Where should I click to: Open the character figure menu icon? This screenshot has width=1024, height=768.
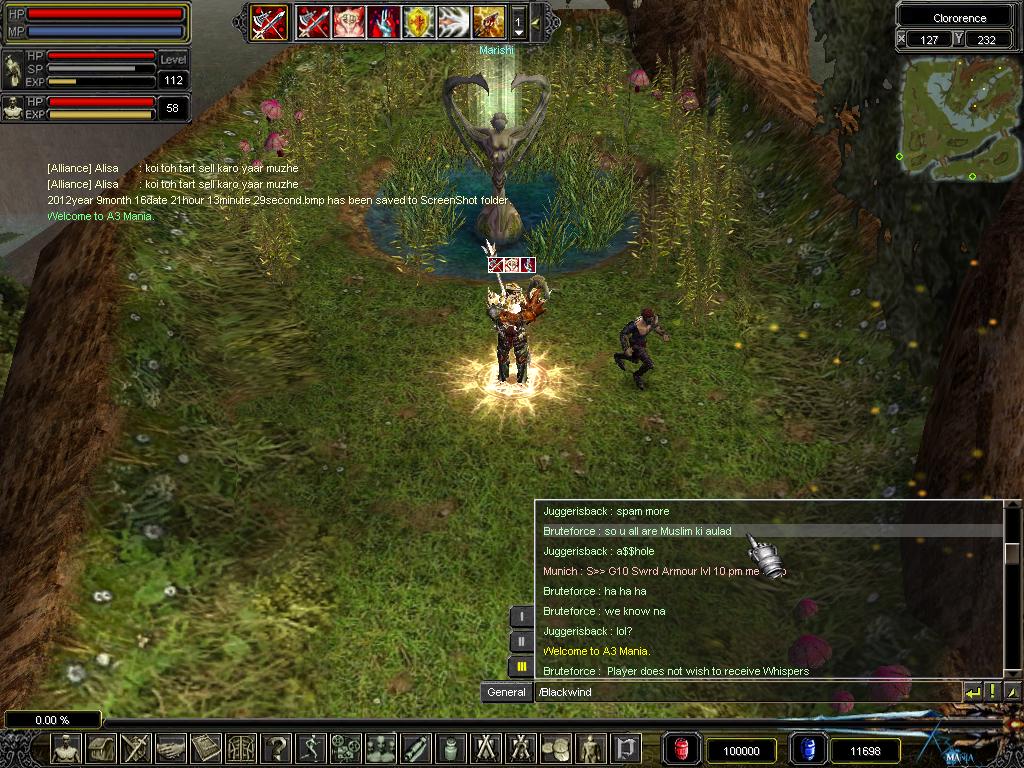[66, 748]
